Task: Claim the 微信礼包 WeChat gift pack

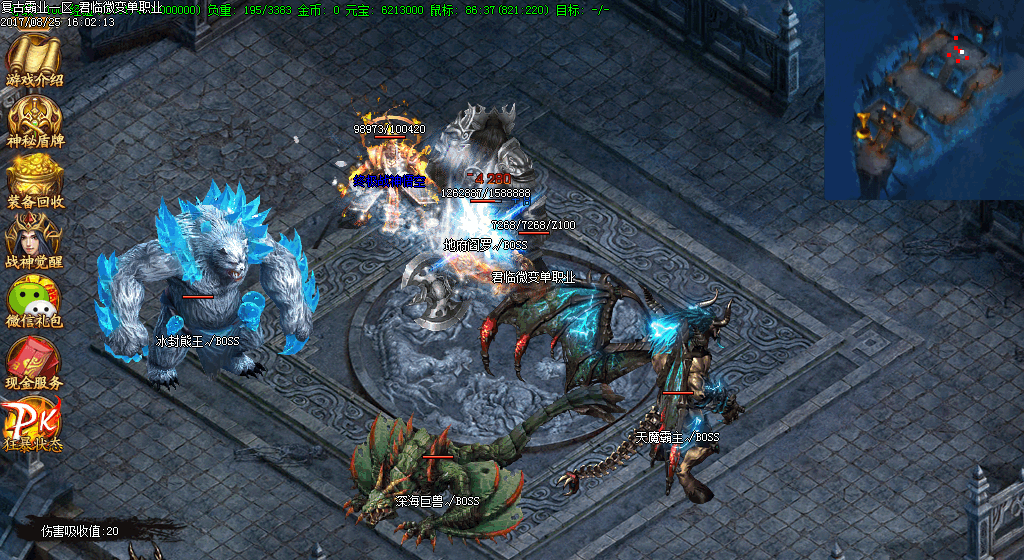Action: 34,300
